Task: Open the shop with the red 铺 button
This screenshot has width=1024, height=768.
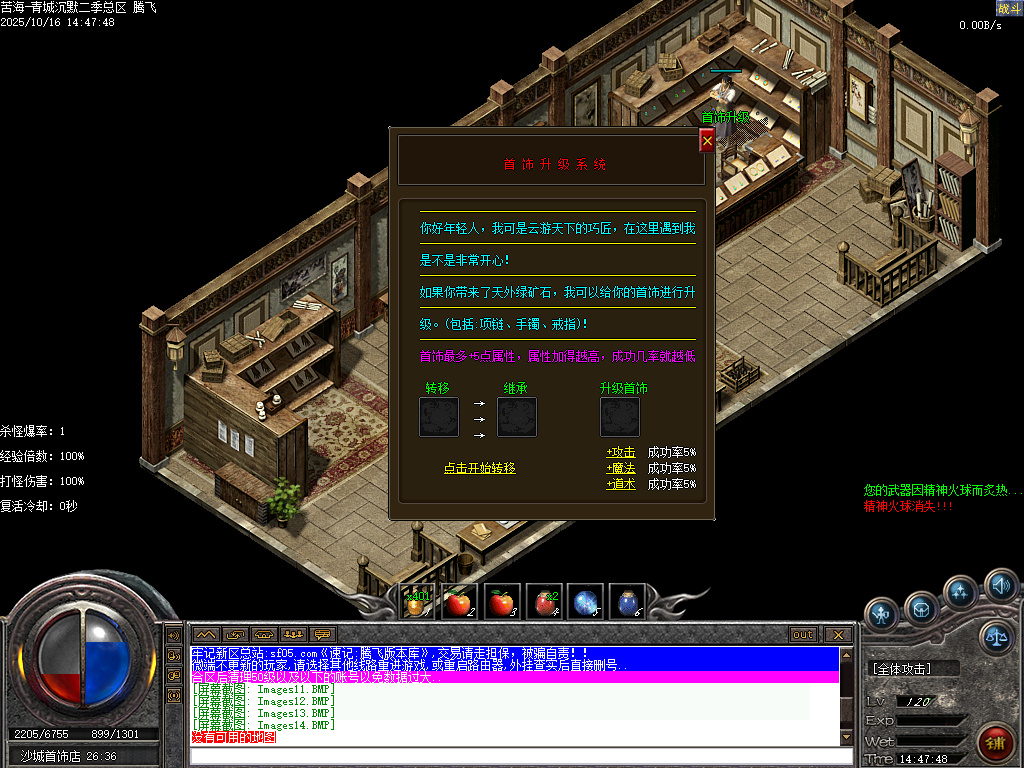Action: click(x=995, y=741)
